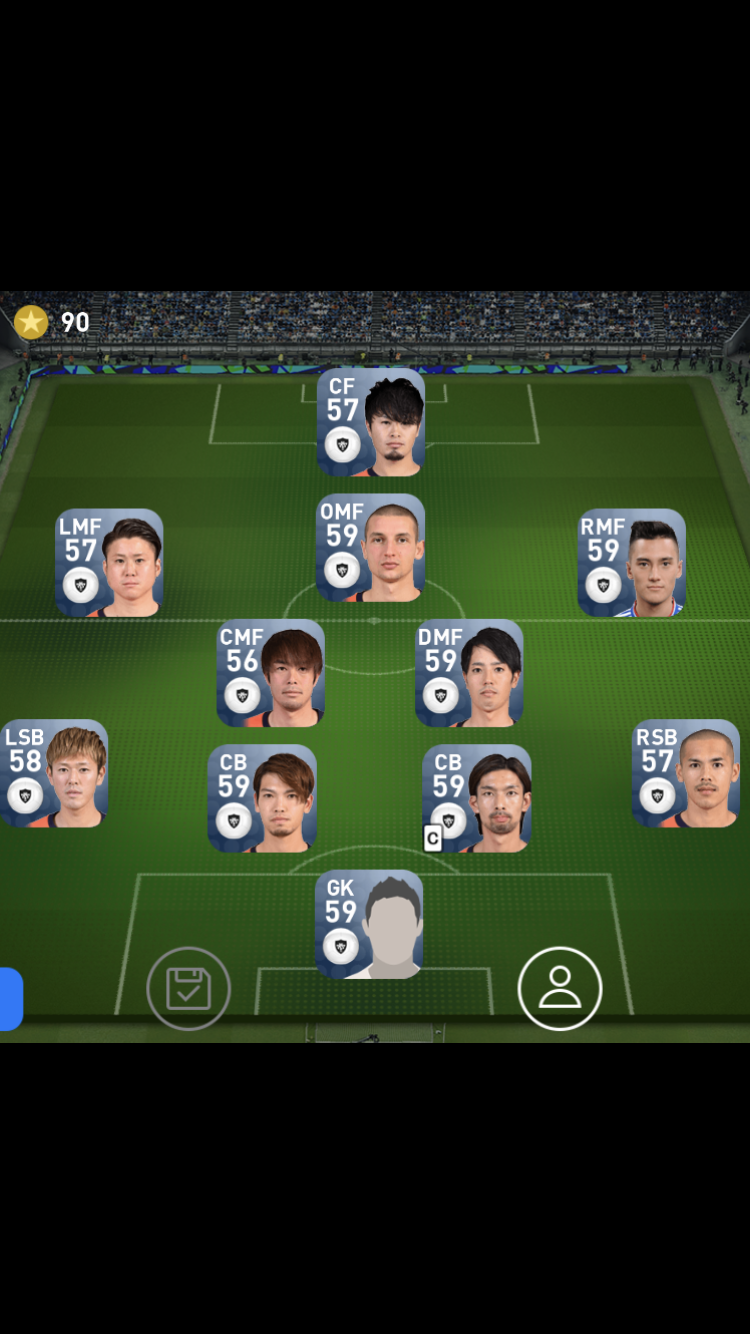Choose the OMF player card
The height and width of the screenshot is (1334, 750).
(x=371, y=548)
